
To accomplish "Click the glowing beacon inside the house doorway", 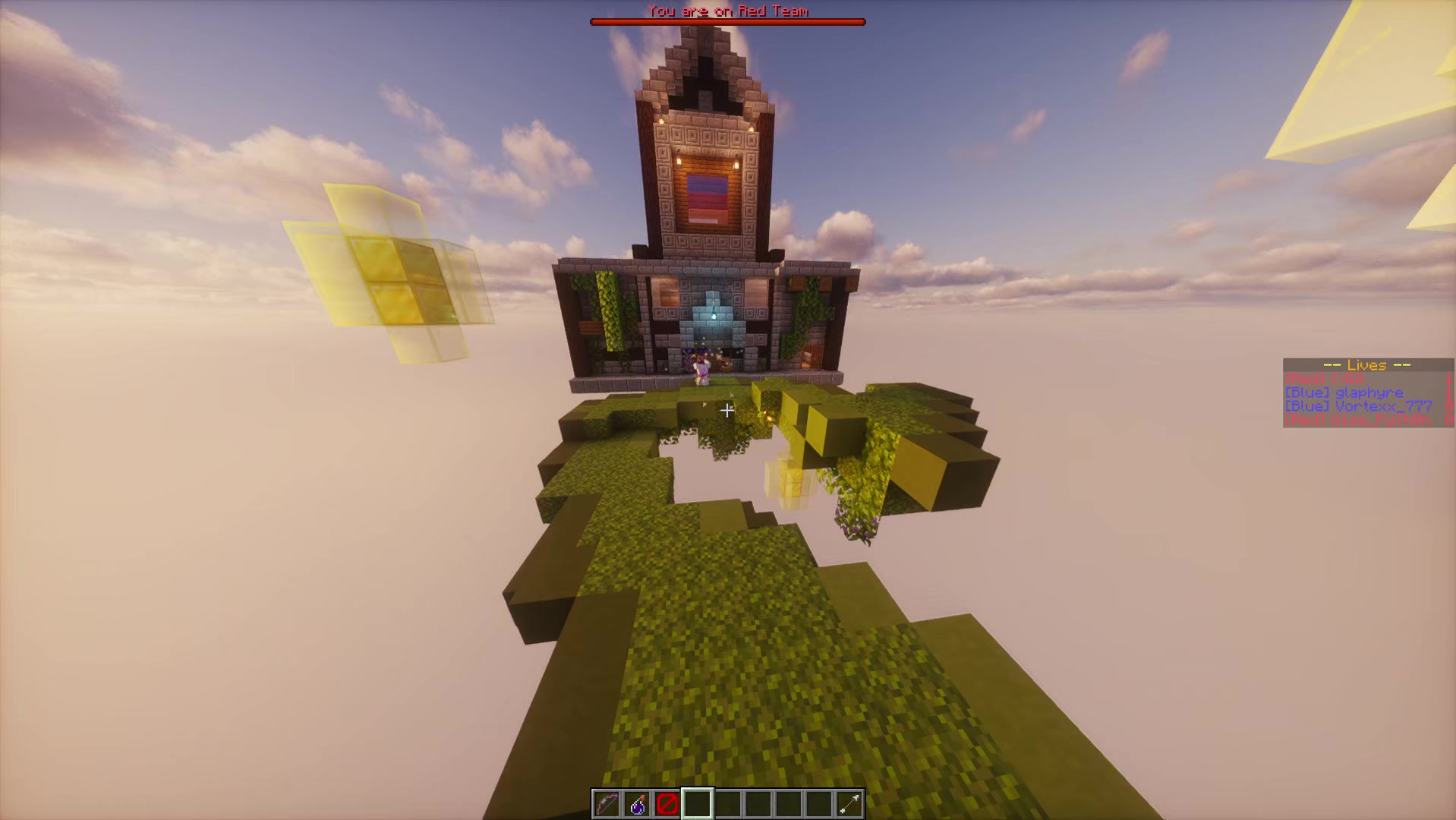I will pos(714,315).
